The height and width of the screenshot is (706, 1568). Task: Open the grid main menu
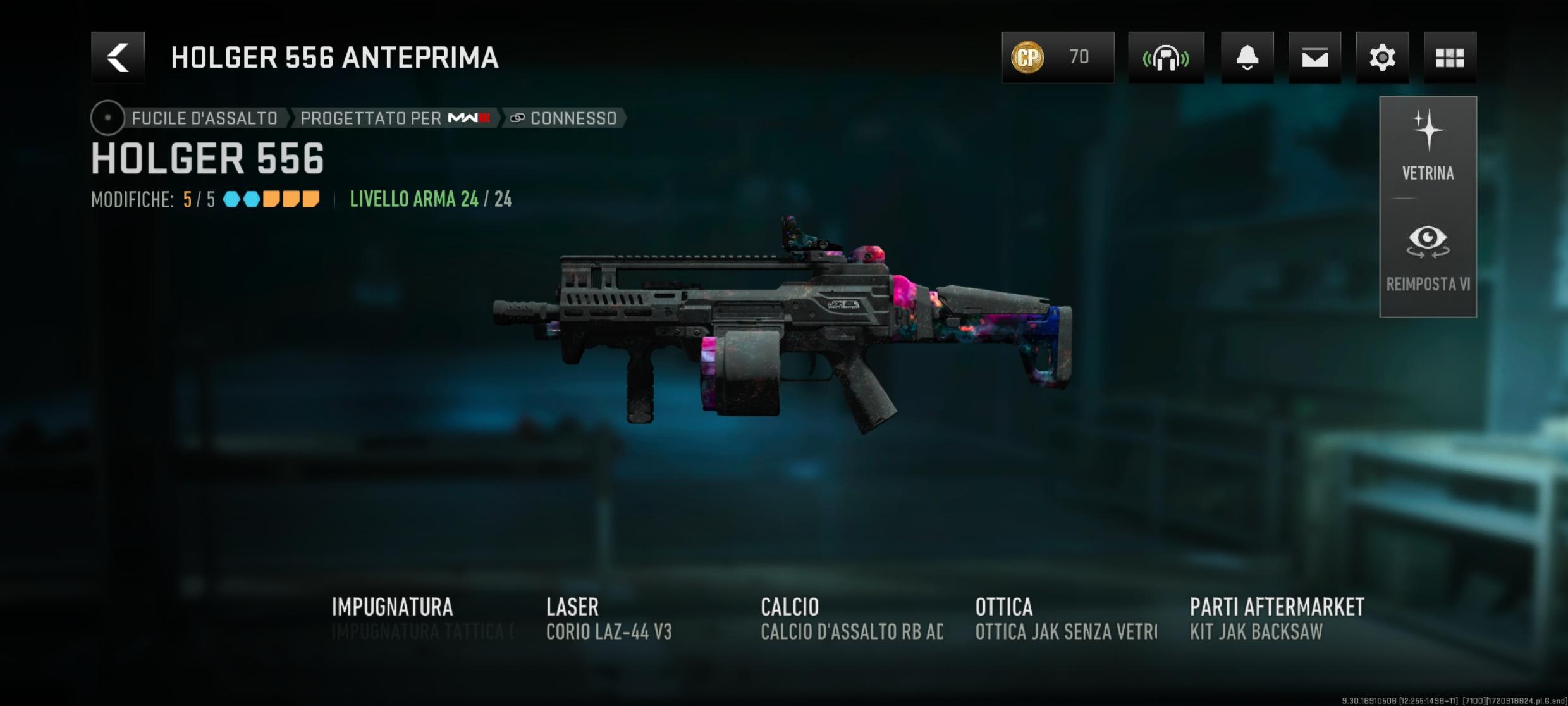coord(1450,58)
